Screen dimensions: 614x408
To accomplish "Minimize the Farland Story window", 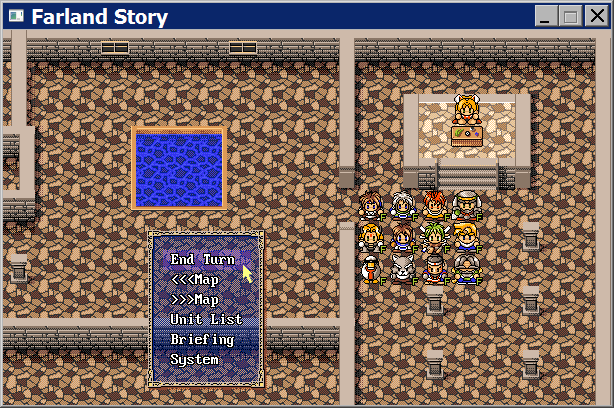I will pyautogui.click(x=547, y=16).
